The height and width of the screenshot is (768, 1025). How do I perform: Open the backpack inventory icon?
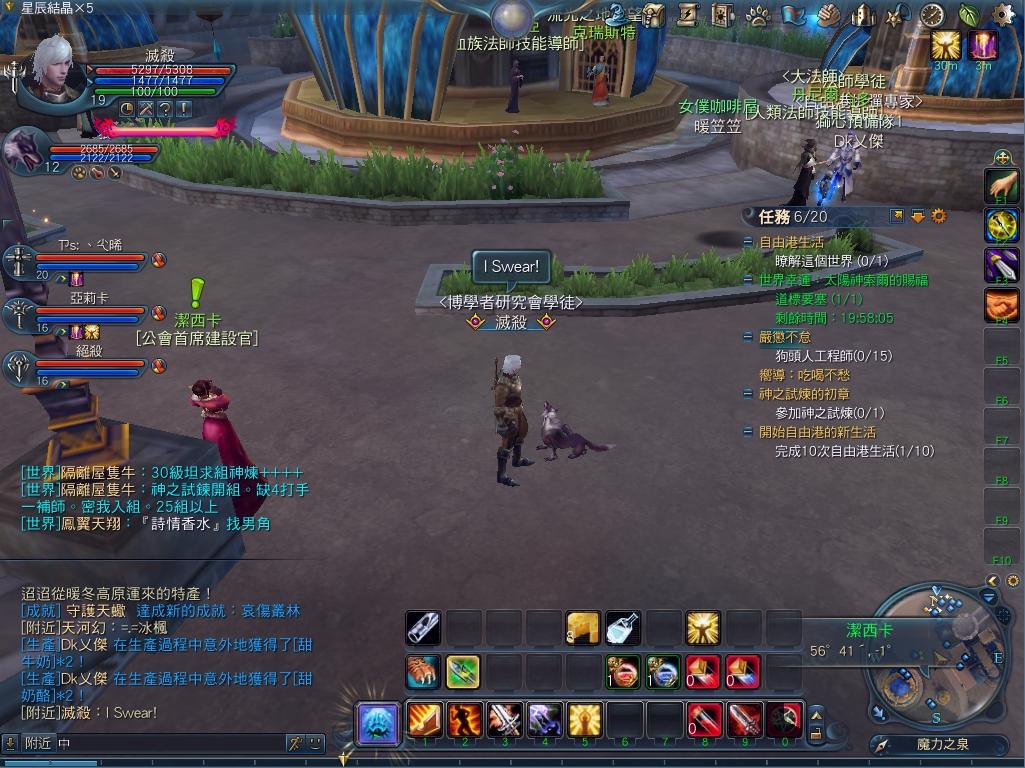(x=654, y=15)
